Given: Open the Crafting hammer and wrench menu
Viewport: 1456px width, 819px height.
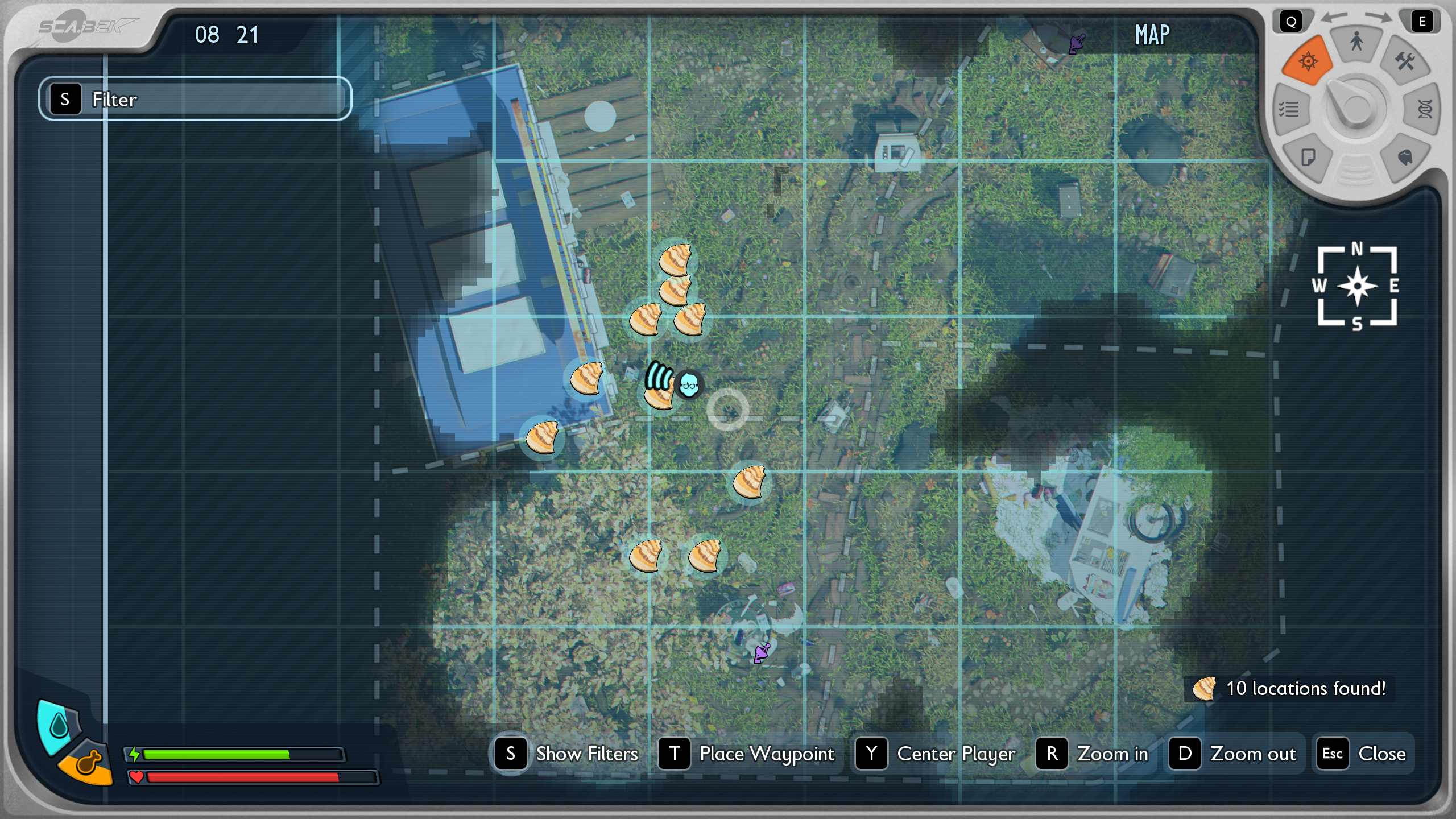Looking at the screenshot, I should (1405, 61).
